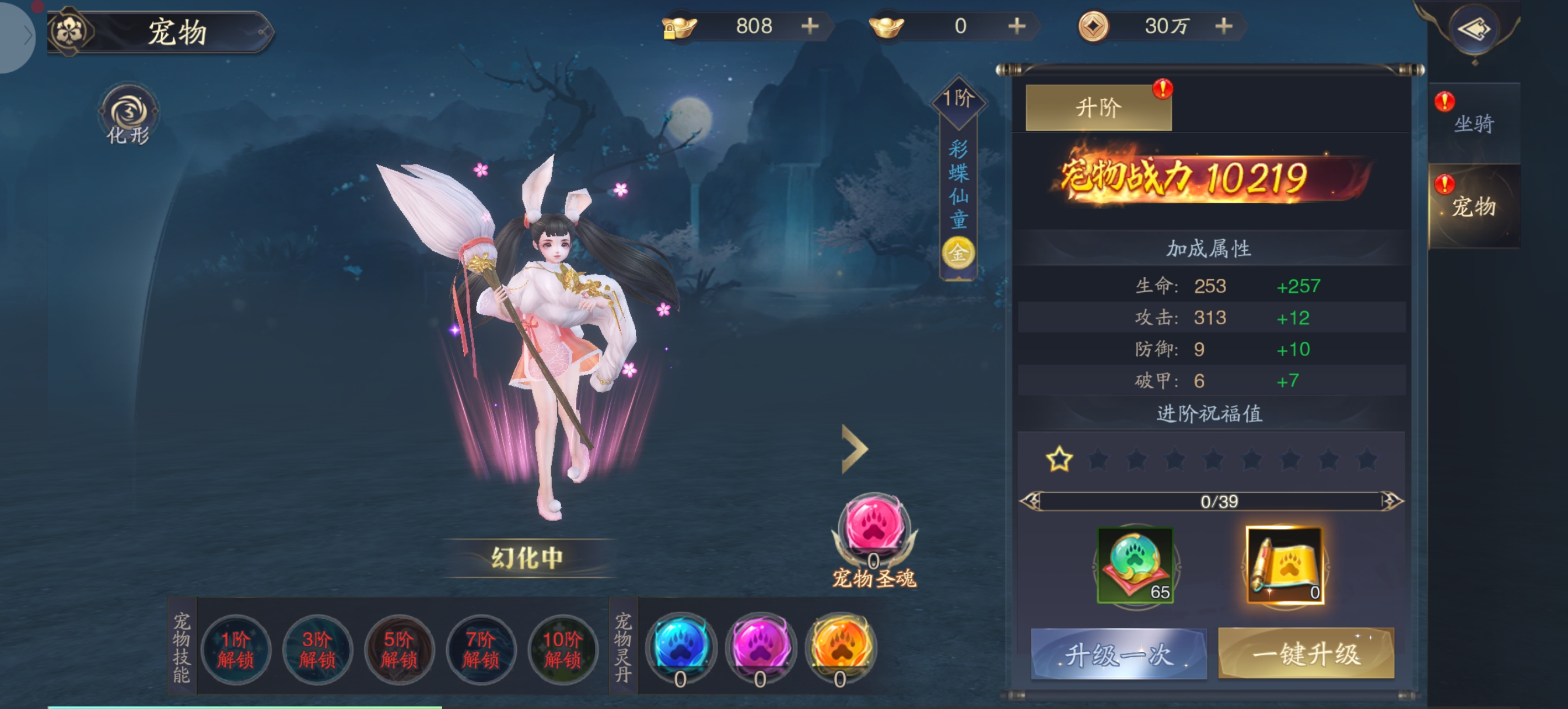Image resolution: width=1568 pixels, height=709 pixels.
Task: Click the 升级一次 upgrade once button
Action: point(1118,654)
